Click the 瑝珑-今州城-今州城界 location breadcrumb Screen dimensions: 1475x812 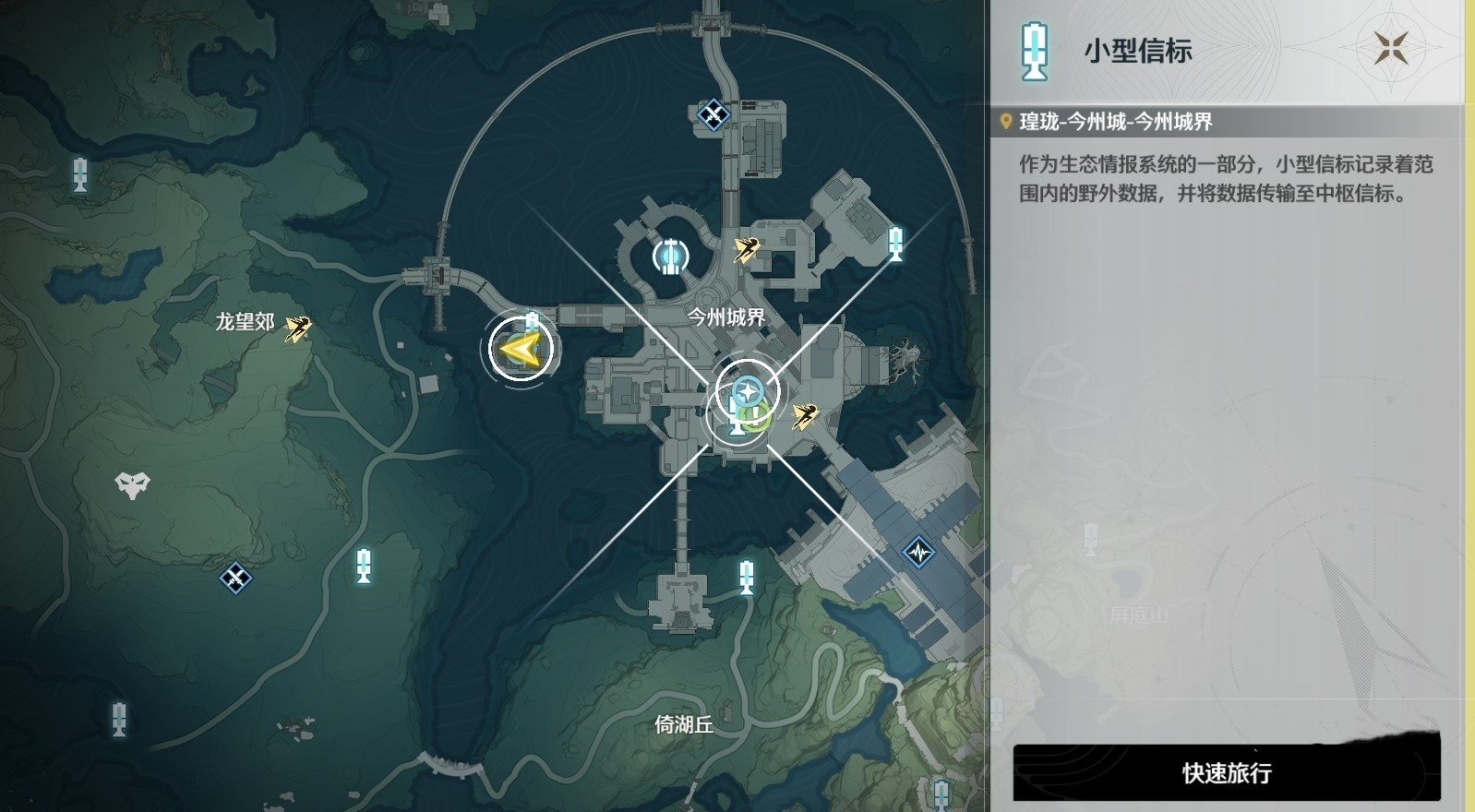(x=1117, y=118)
